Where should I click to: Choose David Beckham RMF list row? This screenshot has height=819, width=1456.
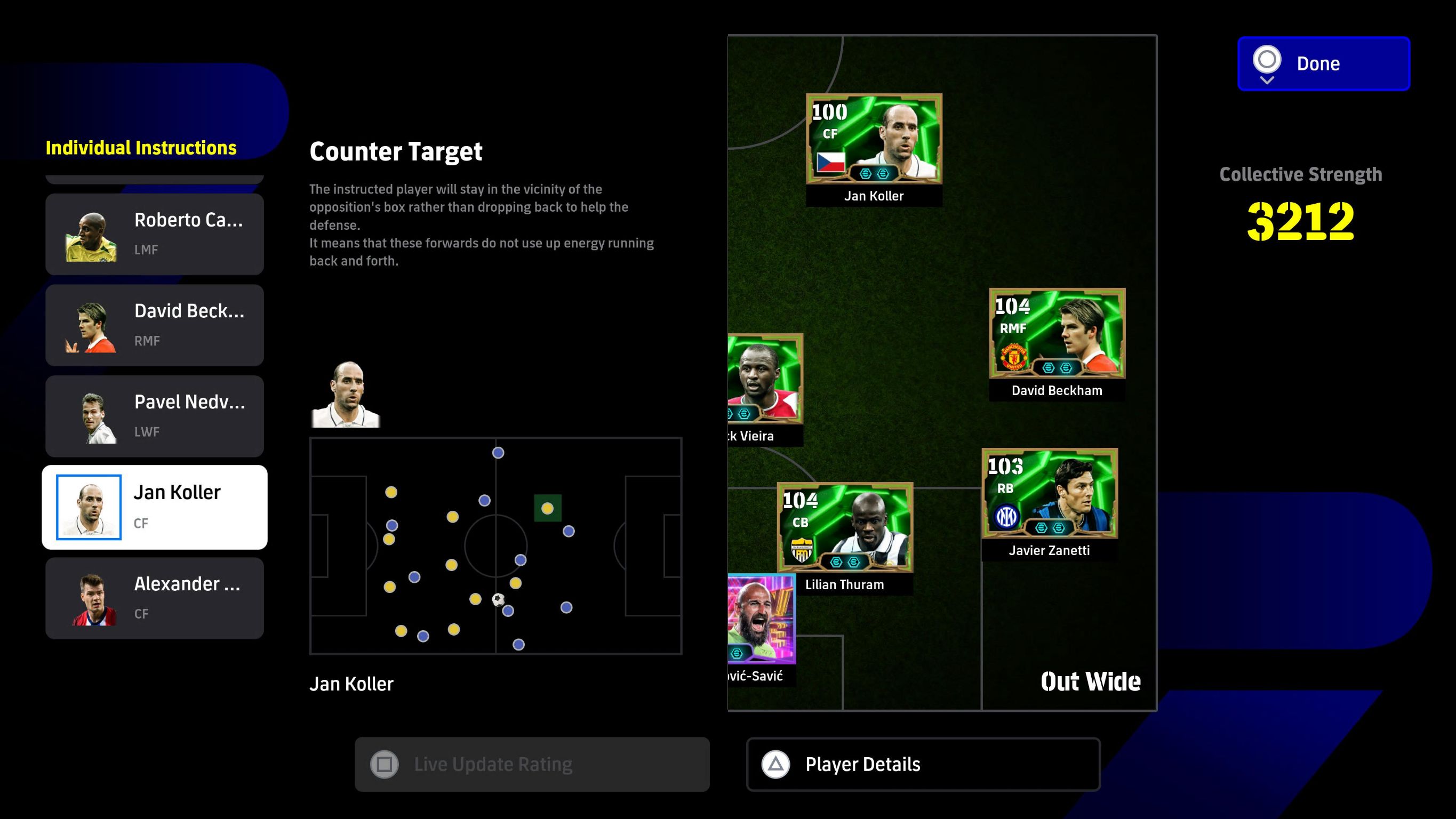tap(154, 325)
